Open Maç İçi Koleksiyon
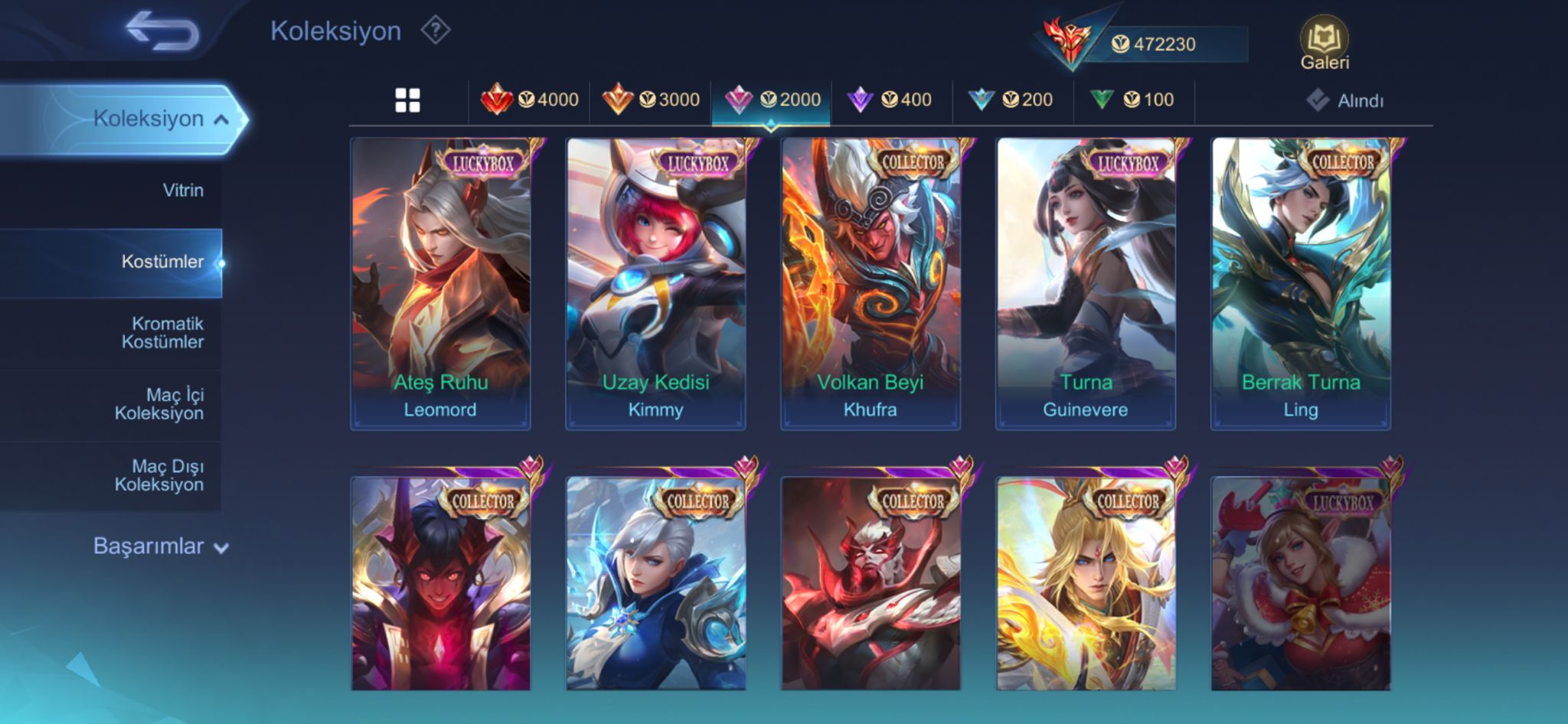 [x=159, y=404]
